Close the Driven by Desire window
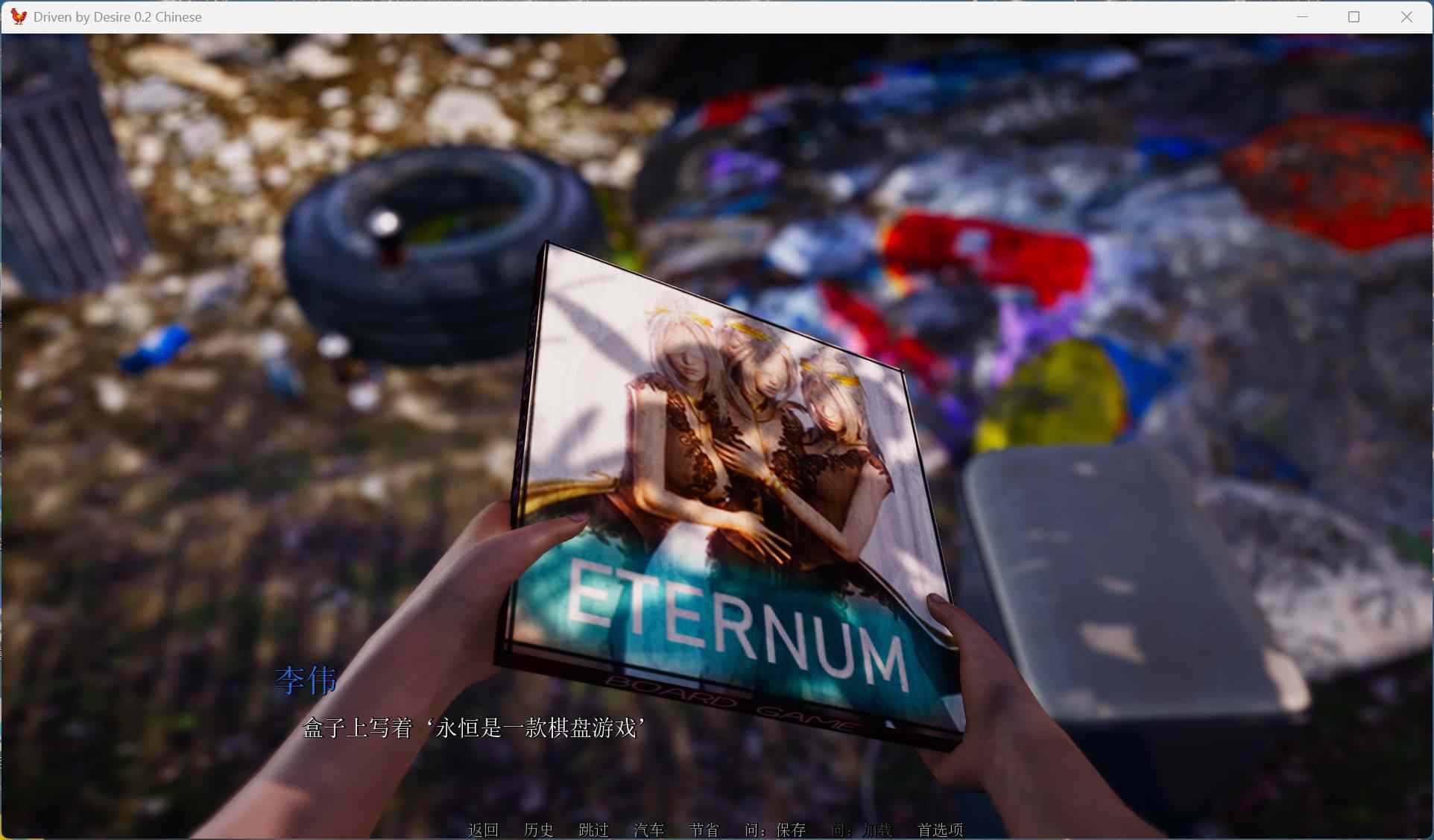 1406,17
